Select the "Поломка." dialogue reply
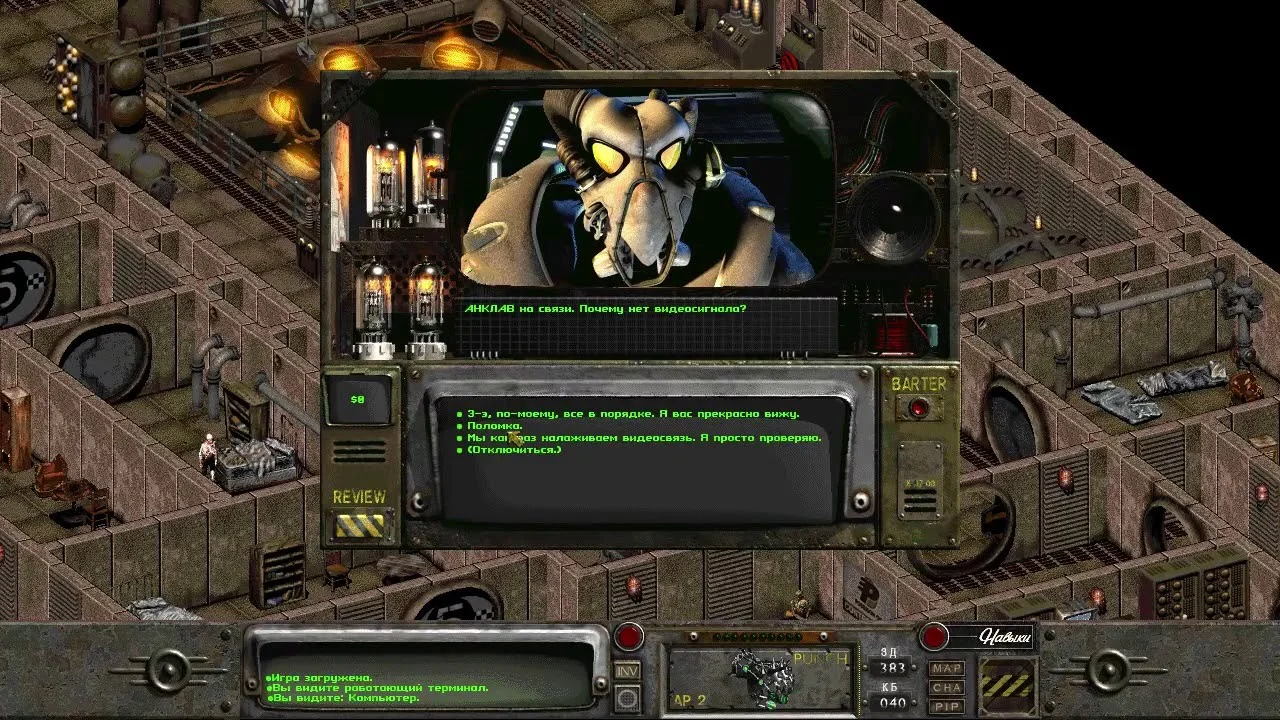This screenshot has width=1280, height=720. click(495, 426)
